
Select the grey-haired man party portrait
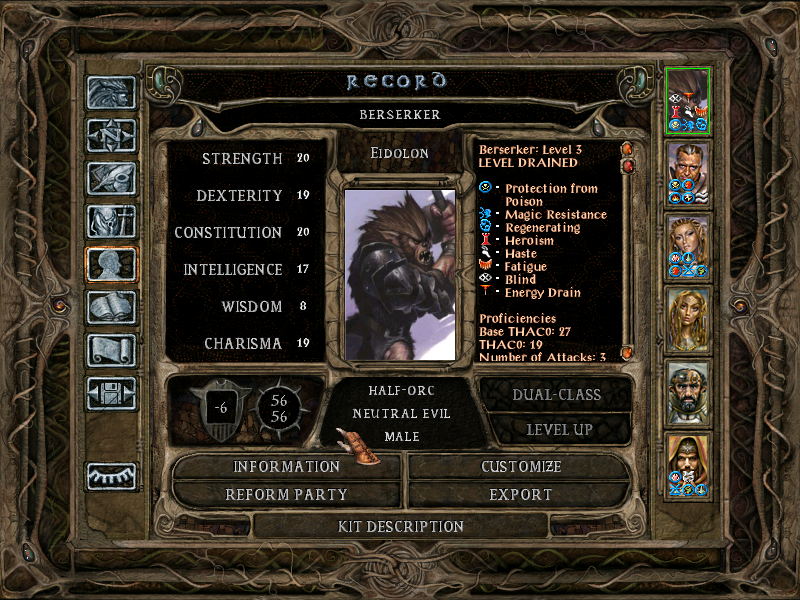pyautogui.click(x=688, y=172)
